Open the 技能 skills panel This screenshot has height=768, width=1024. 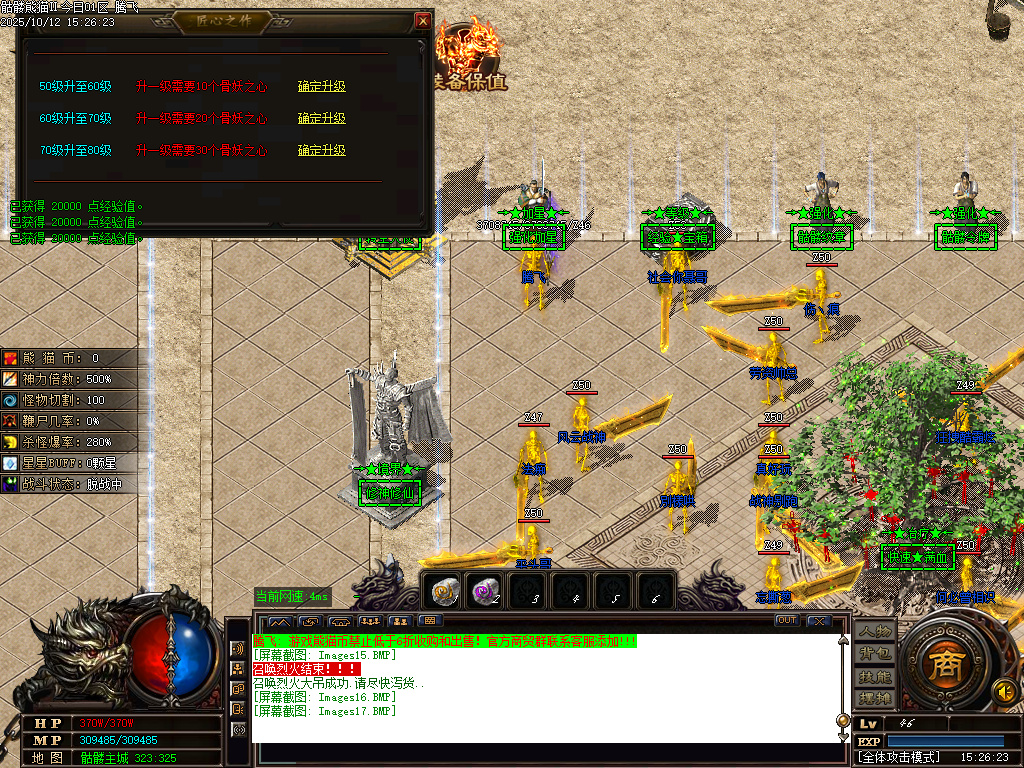click(874, 676)
